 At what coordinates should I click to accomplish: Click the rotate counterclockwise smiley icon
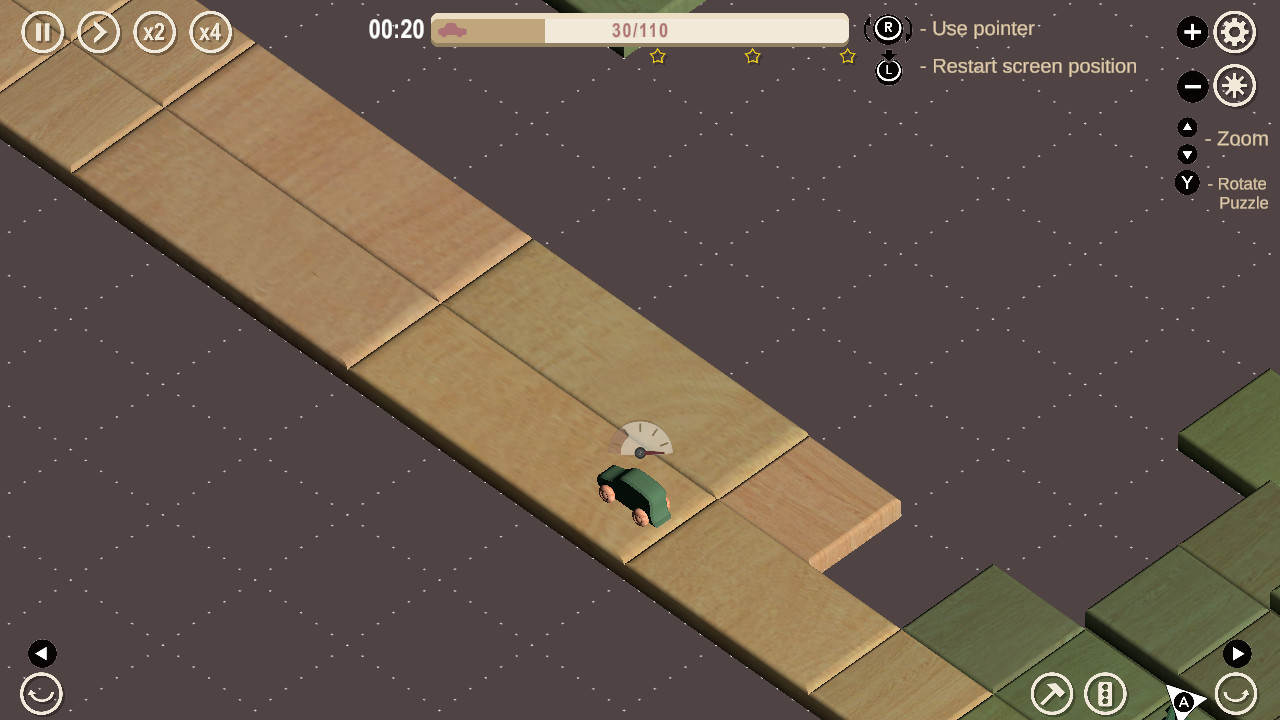[41, 693]
